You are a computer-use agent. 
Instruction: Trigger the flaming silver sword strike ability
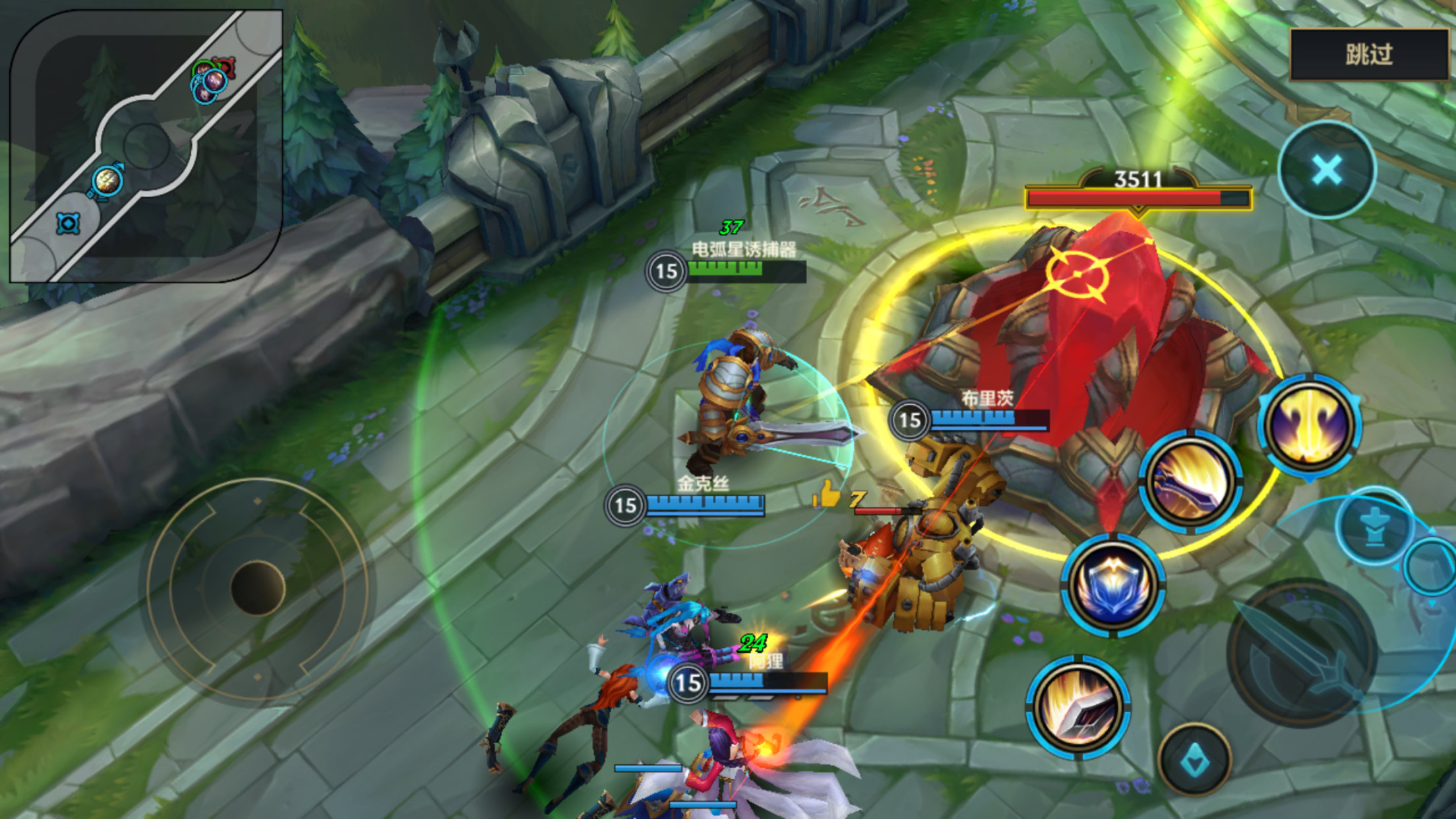[1078, 707]
